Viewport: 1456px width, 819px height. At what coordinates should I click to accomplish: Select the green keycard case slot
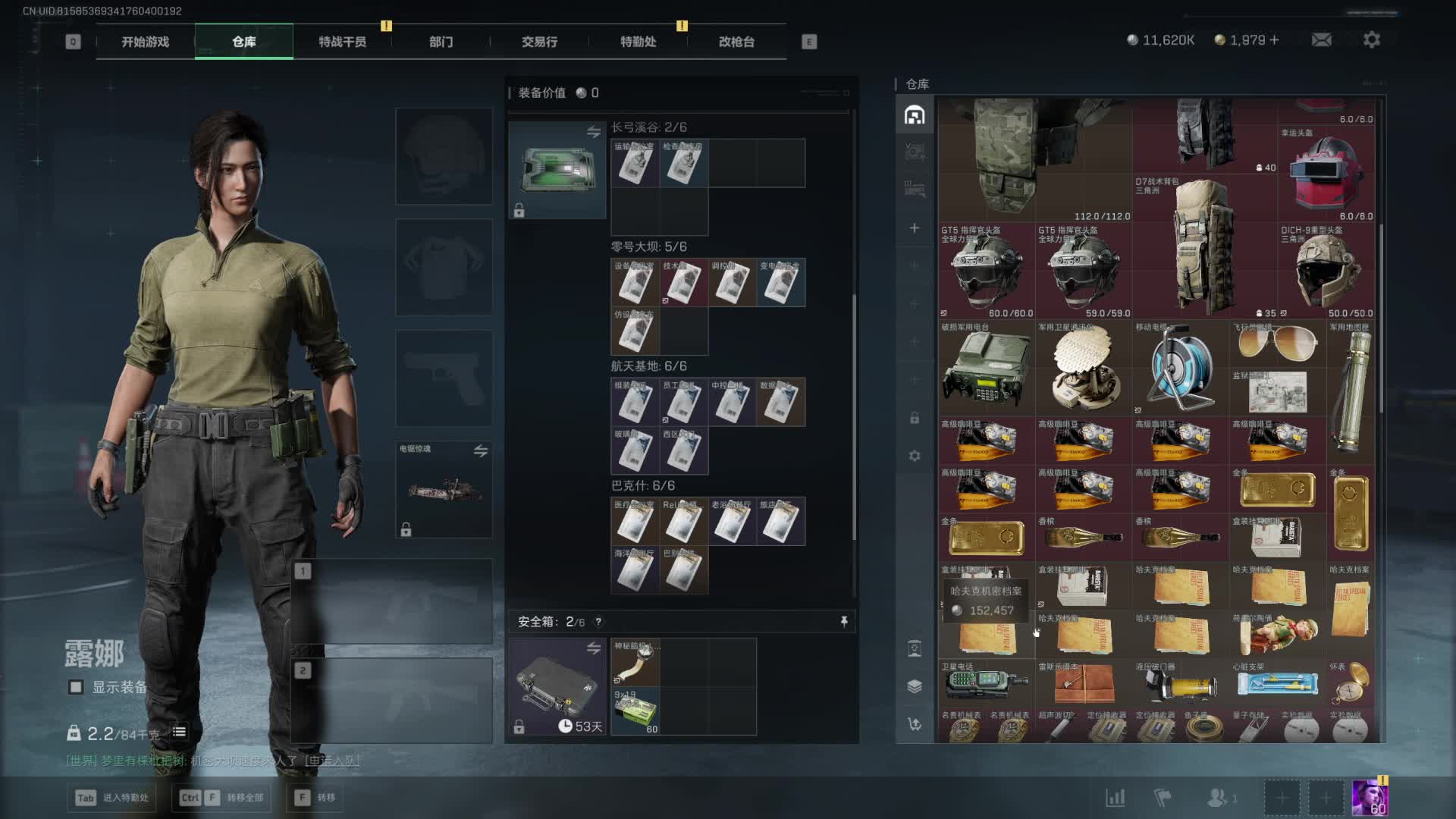point(557,170)
